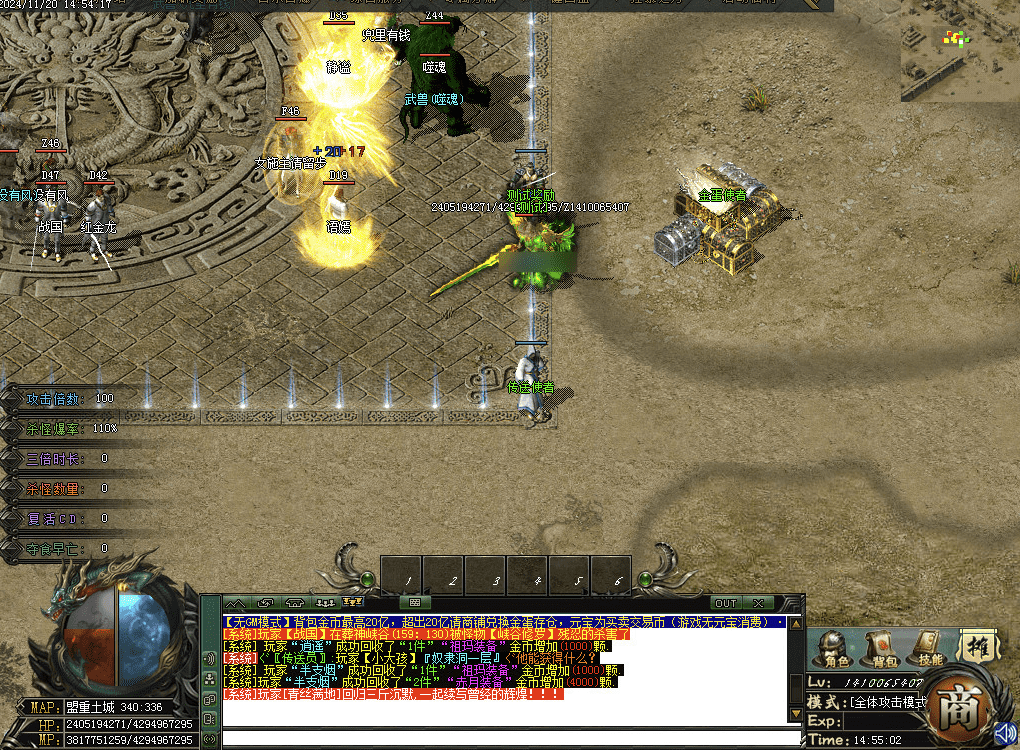Click the keyboard icon above chat
This screenshot has height=750, width=1020.
414,603
